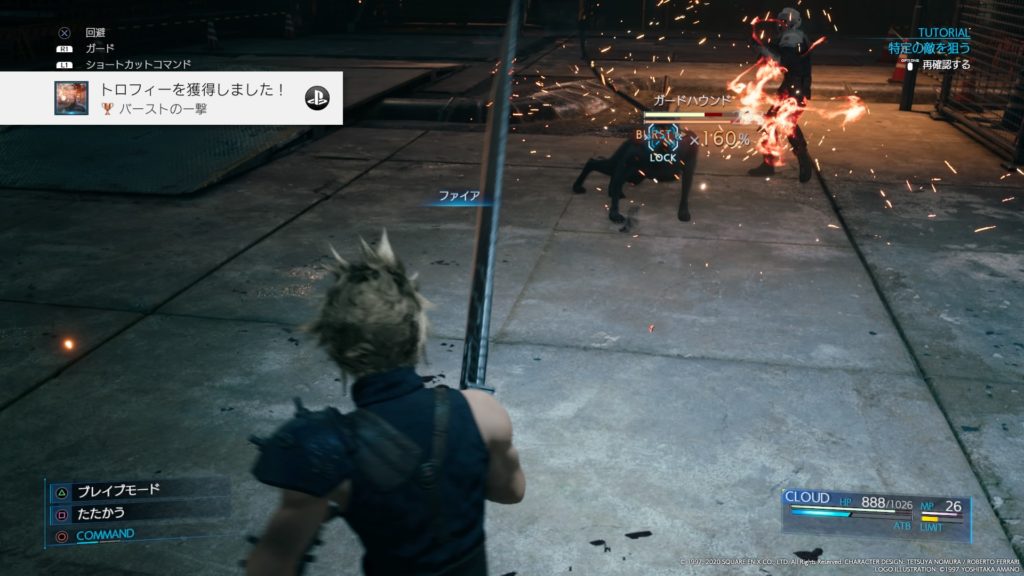Open the COMMAND menu
Image resolution: width=1024 pixels, height=576 pixels.
pyautogui.click(x=104, y=535)
